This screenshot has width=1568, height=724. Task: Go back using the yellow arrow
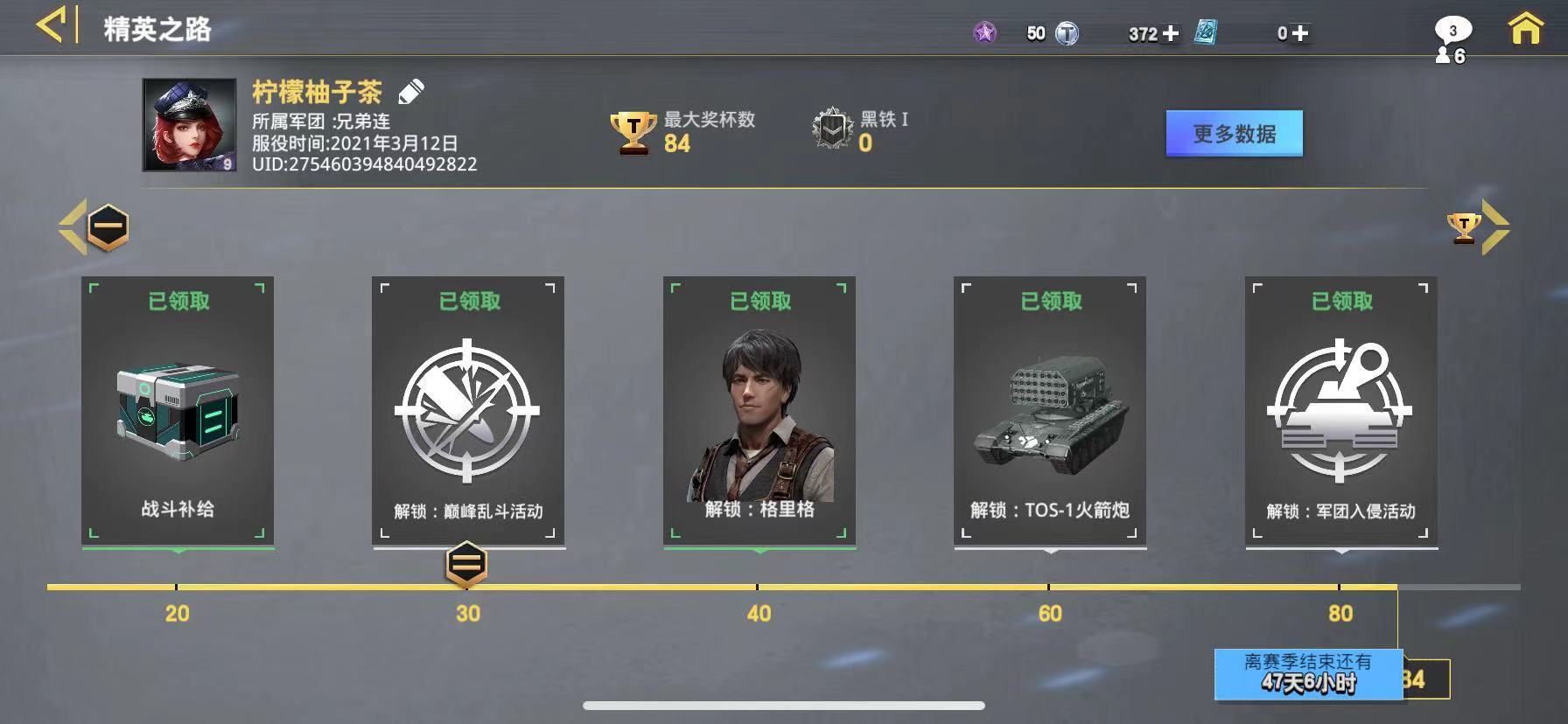pyautogui.click(x=51, y=26)
